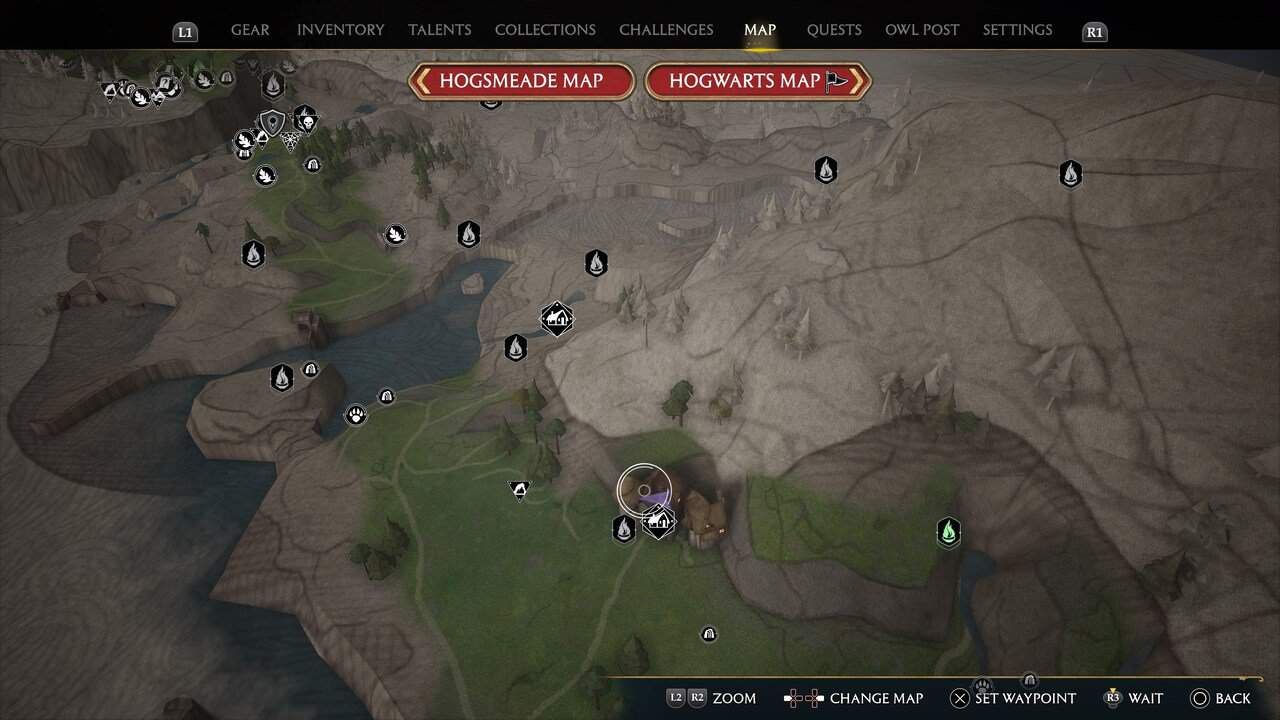Open the Talents tab

pos(438,30)
